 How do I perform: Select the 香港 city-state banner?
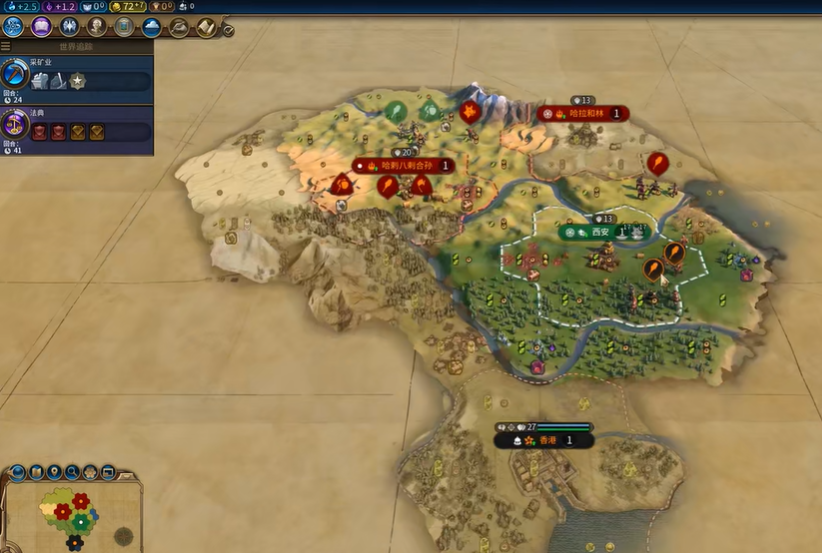(x=545, y=440)
